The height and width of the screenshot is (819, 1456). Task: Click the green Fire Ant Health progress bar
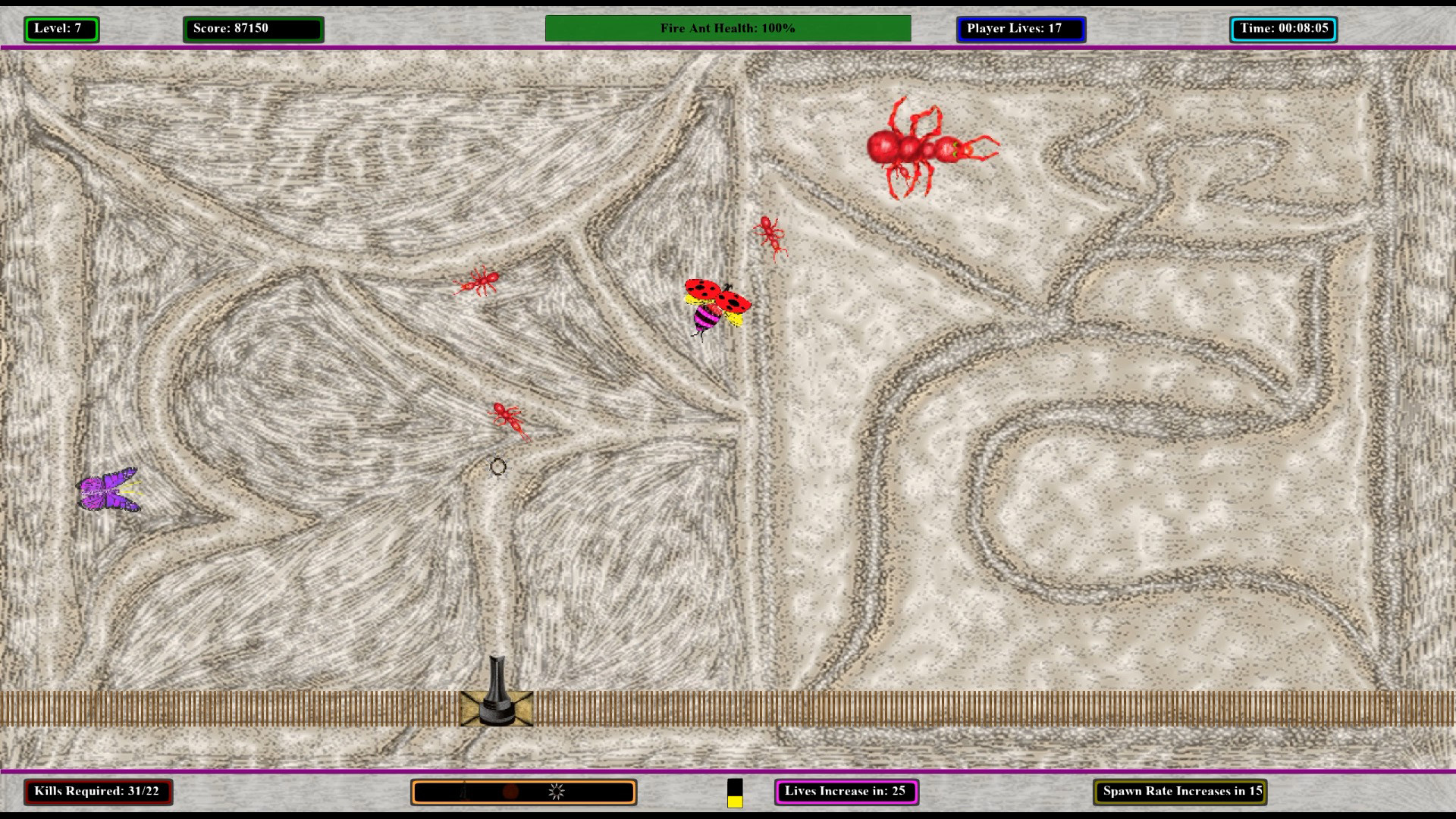pos(728,29)
